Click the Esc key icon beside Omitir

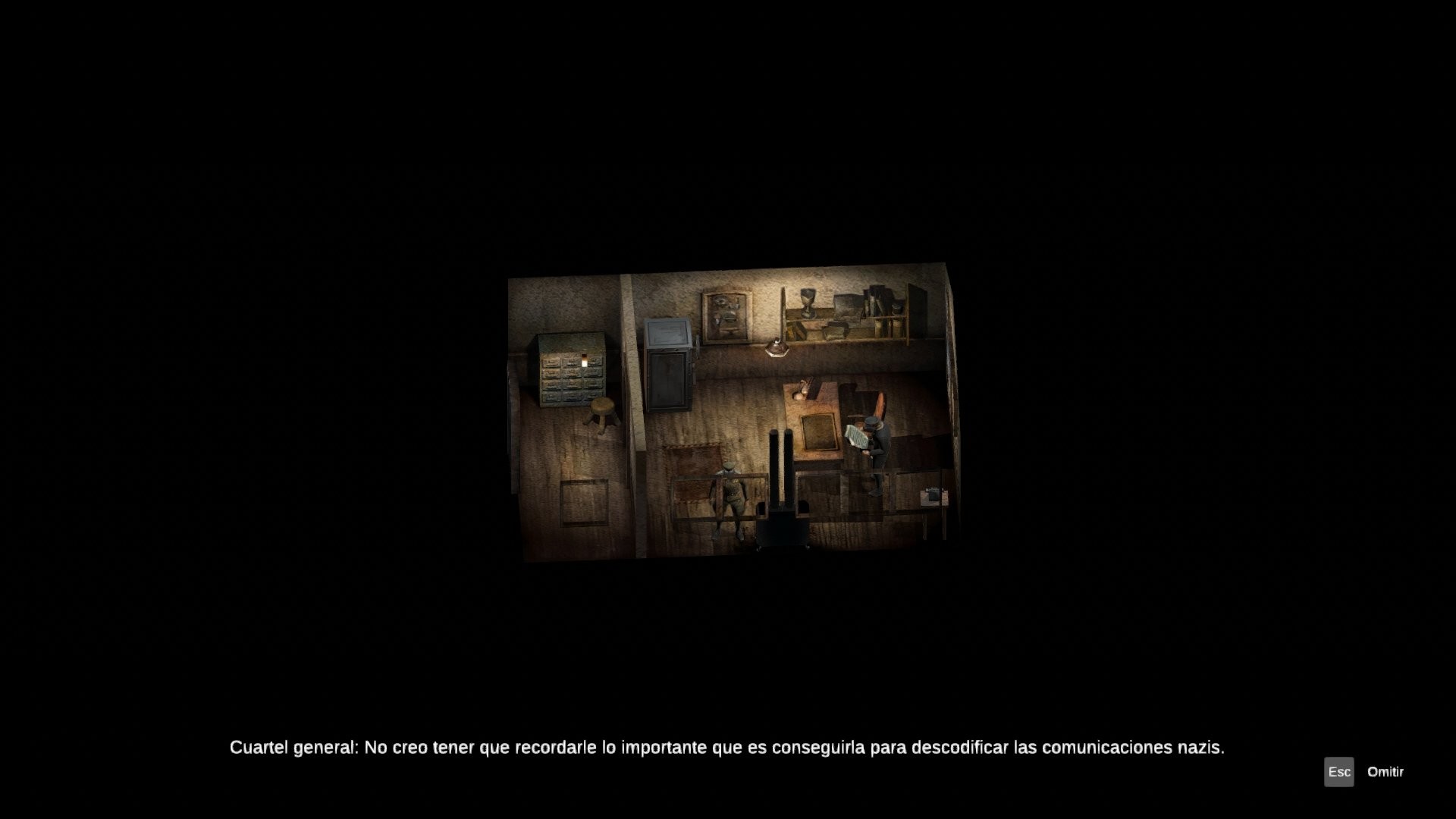[1341, 772]
